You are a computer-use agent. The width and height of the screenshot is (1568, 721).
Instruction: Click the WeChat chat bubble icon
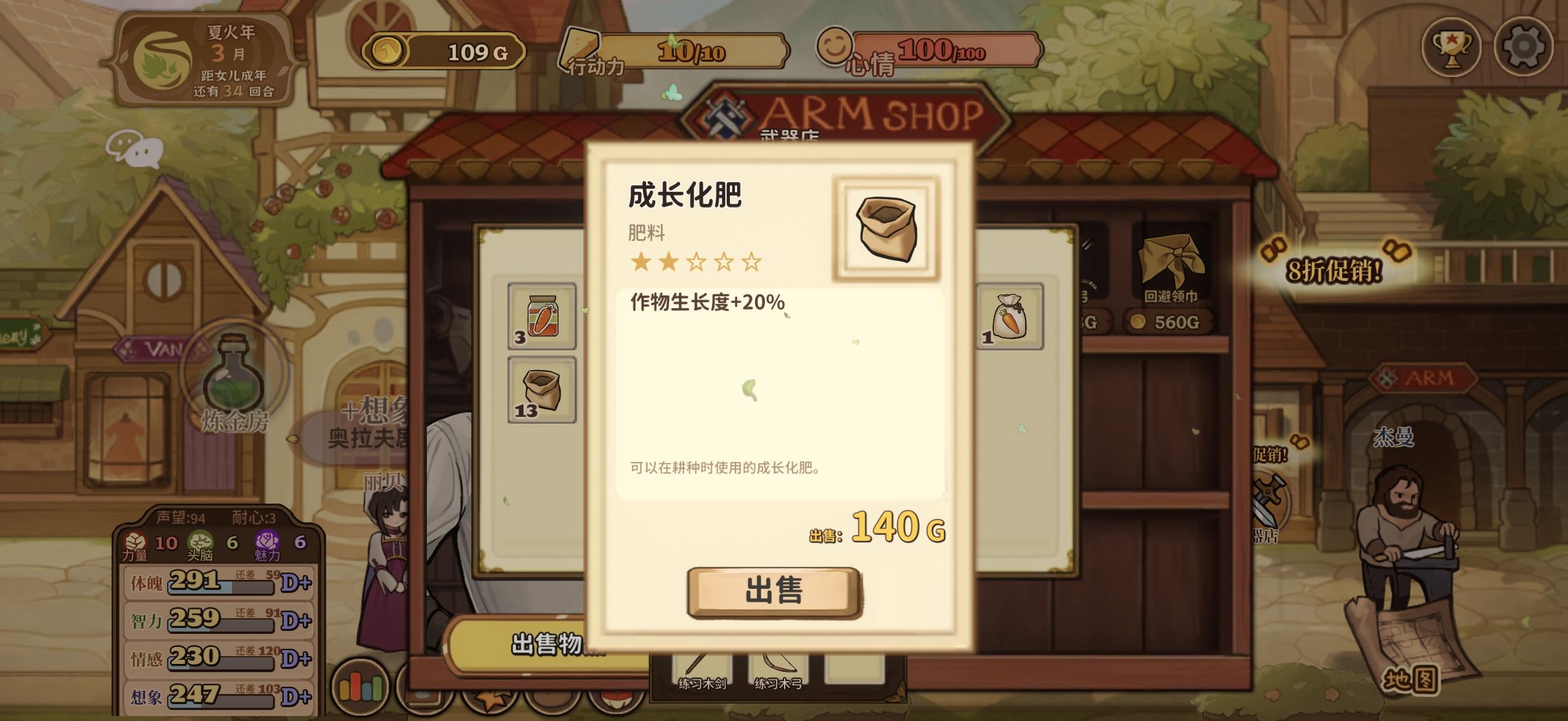[x=135, y=149]
